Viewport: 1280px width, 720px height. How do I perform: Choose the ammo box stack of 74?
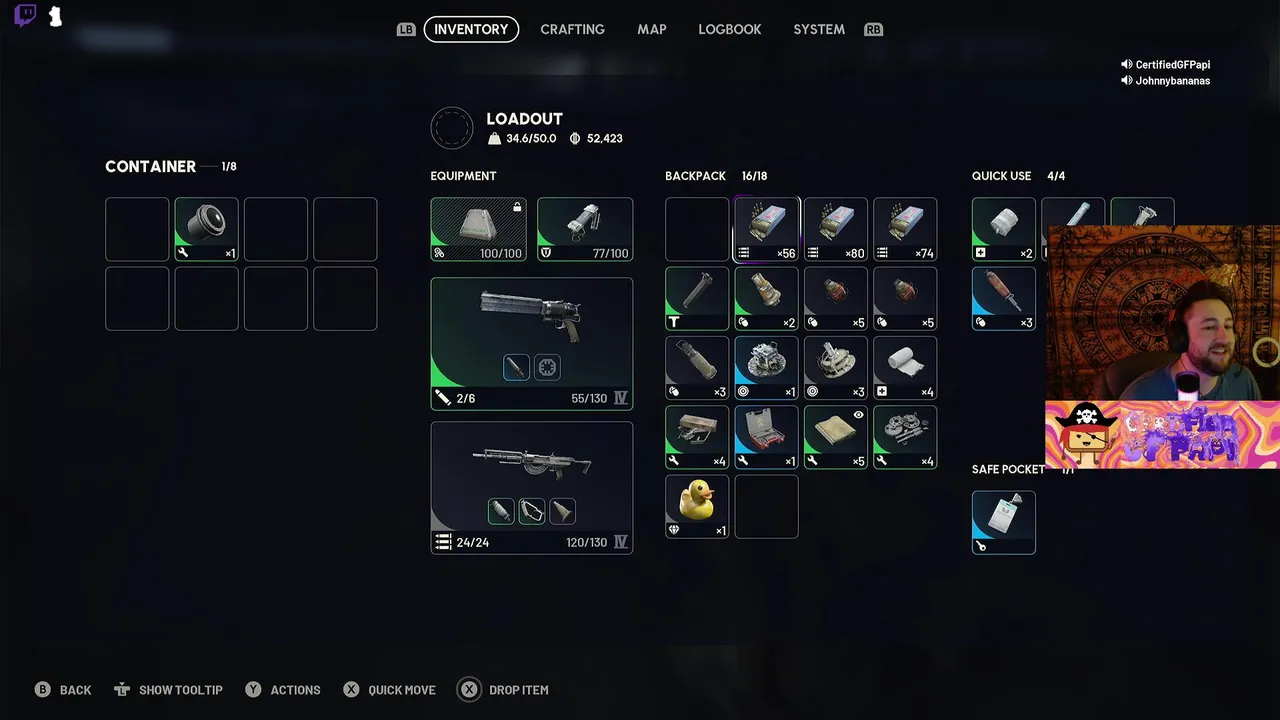(x=905, y=229)
